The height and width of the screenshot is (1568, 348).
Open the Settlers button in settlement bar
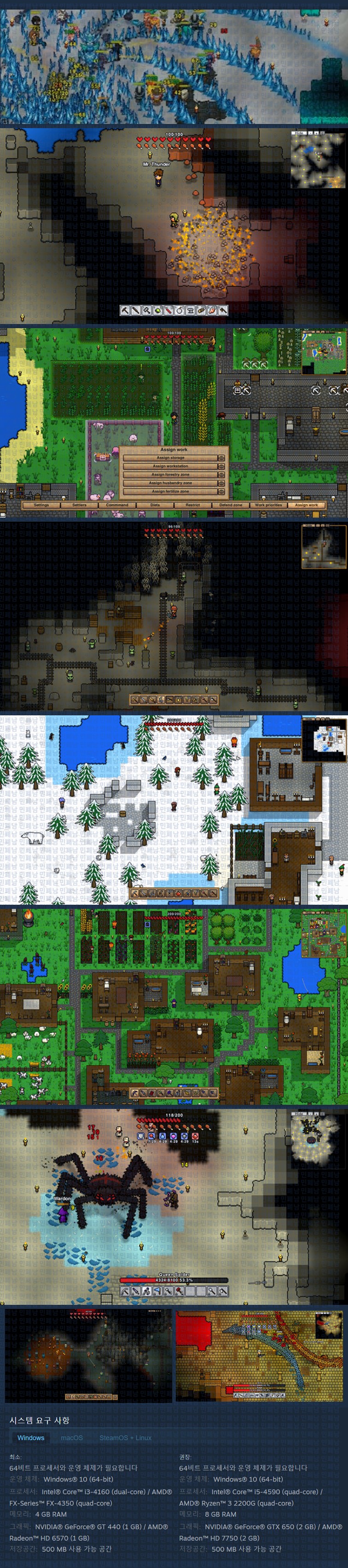[79, 505]
